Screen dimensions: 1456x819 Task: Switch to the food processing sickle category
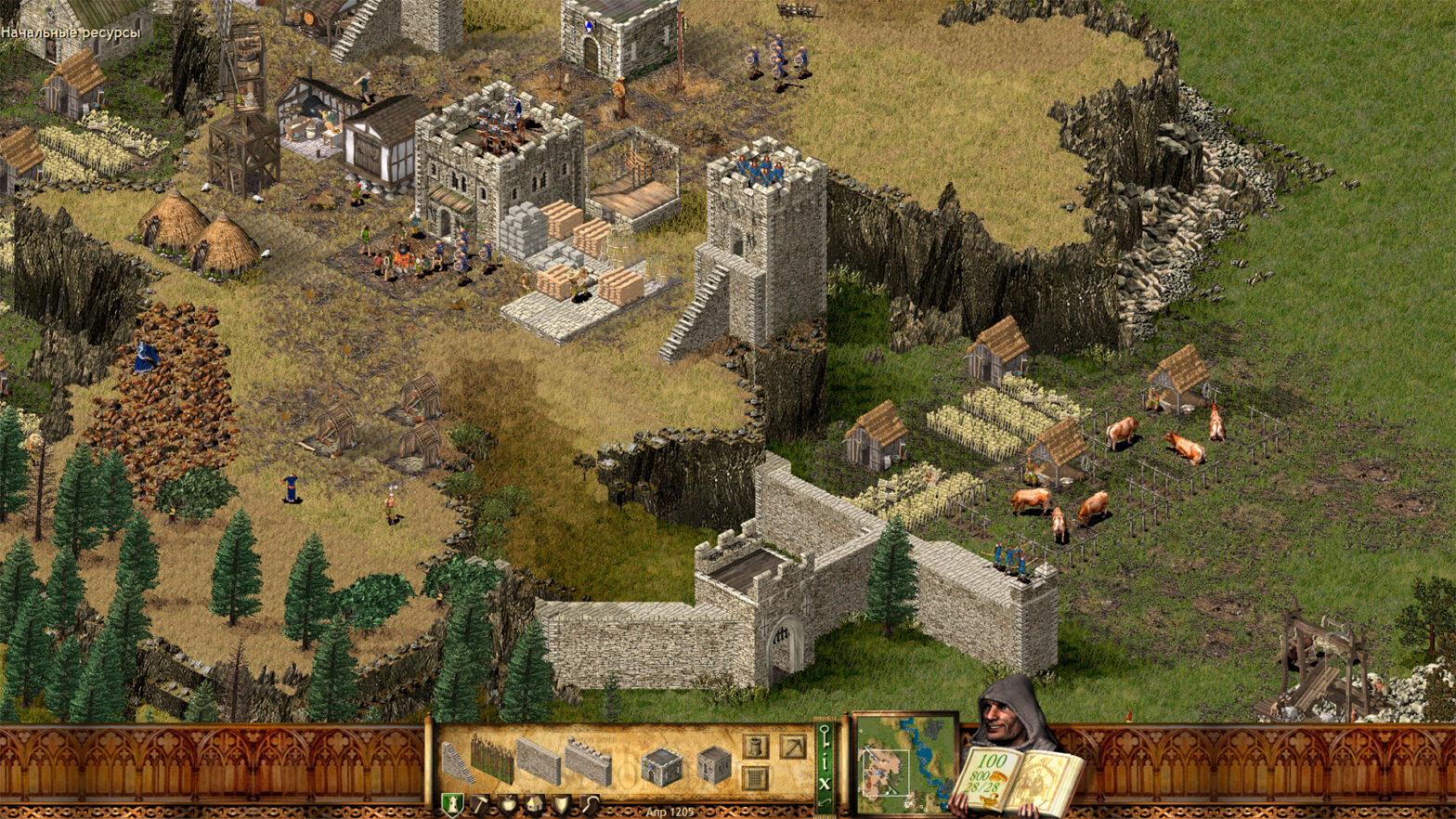coord(590,804)
